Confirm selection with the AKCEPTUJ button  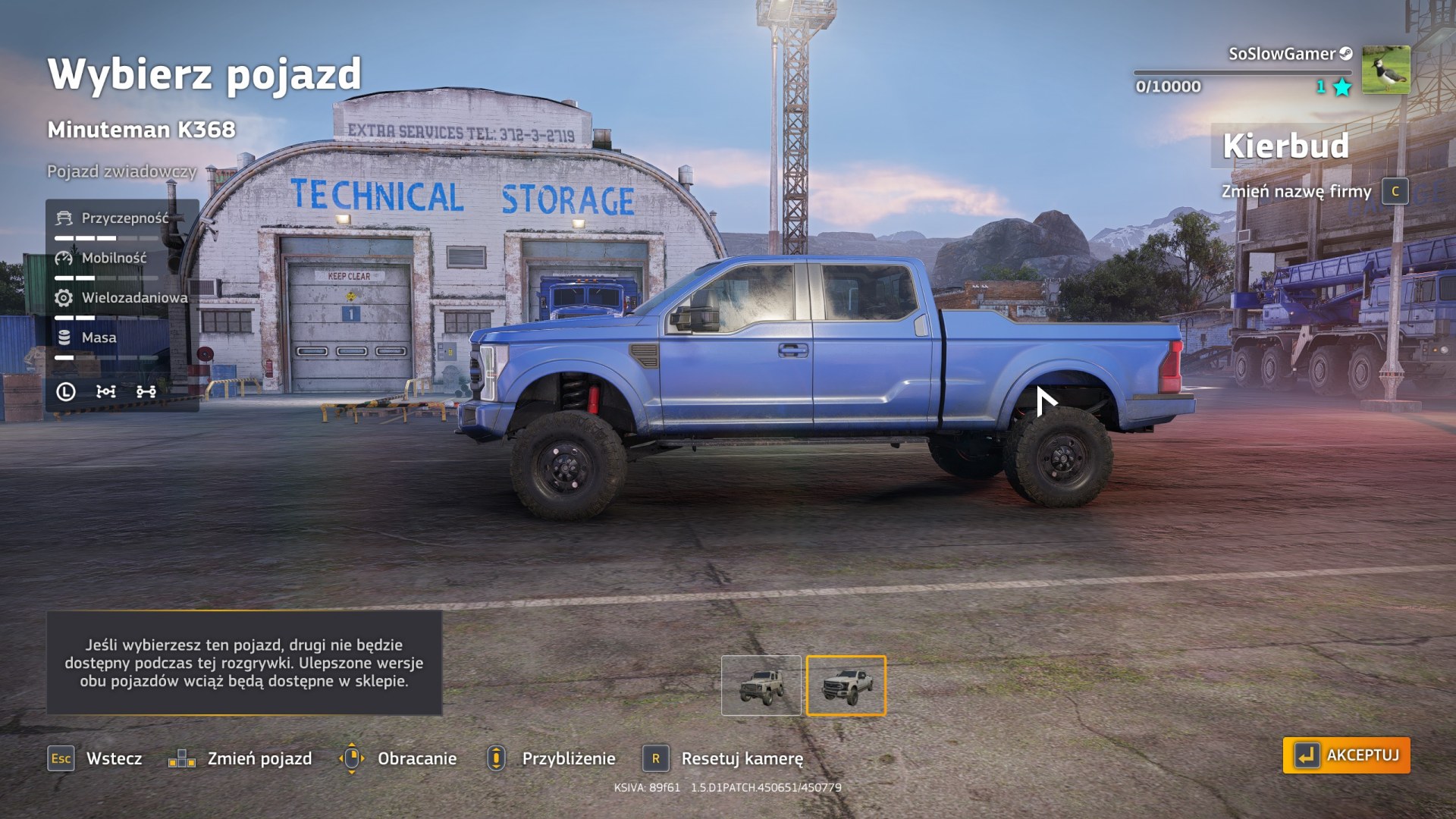pyautogui.click(x=1346, y=755)
